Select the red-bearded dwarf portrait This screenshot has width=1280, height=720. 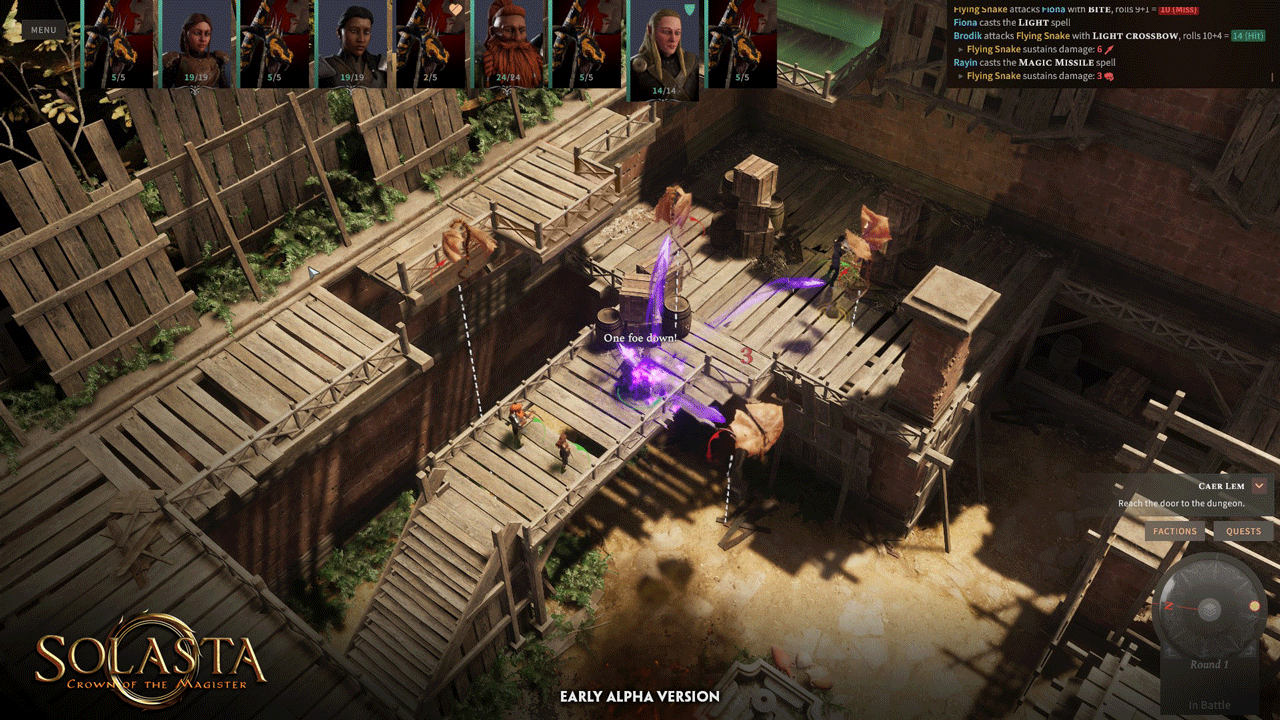point(510,43)
